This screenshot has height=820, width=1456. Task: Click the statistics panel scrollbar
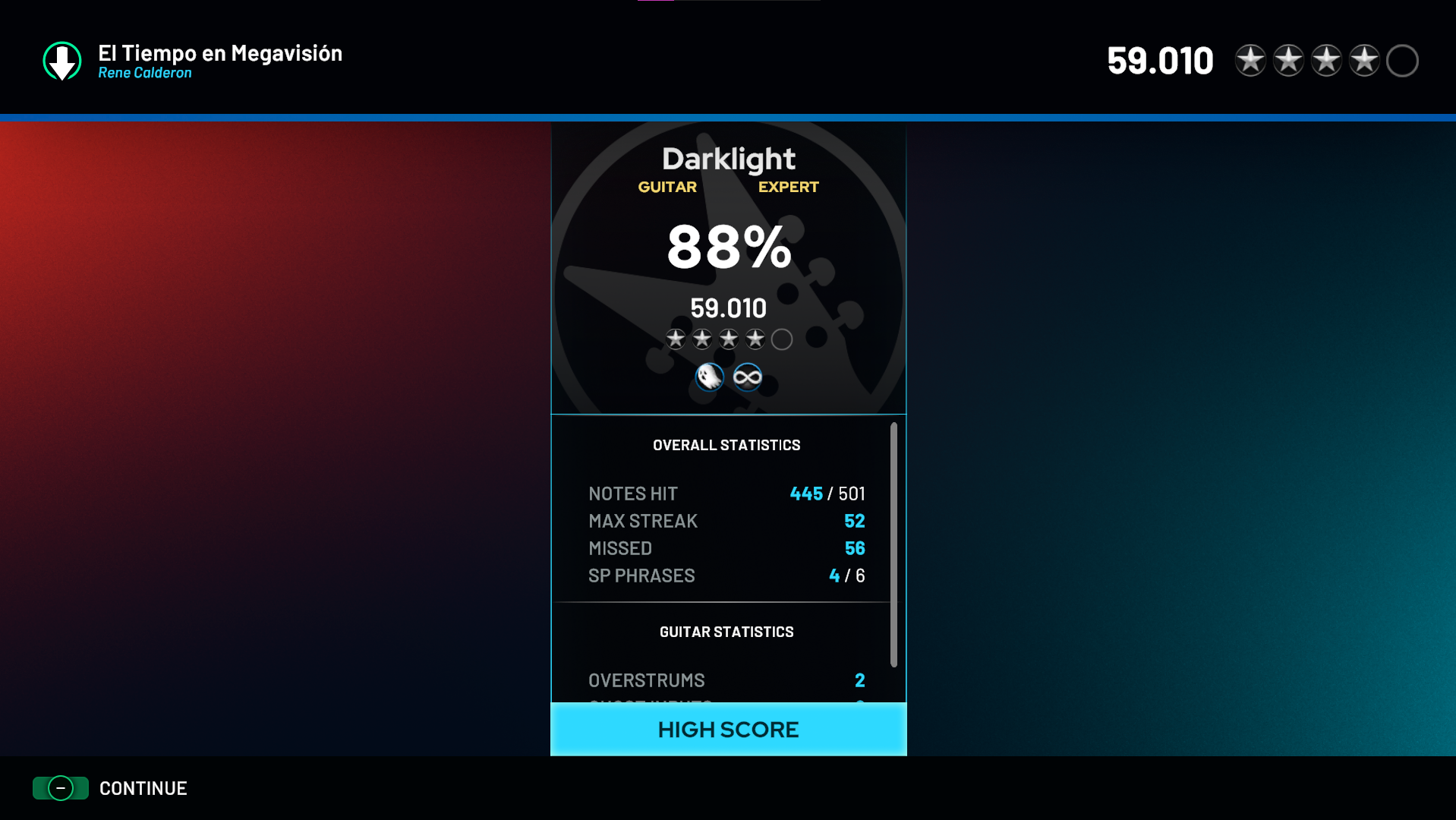coord(893,544)
